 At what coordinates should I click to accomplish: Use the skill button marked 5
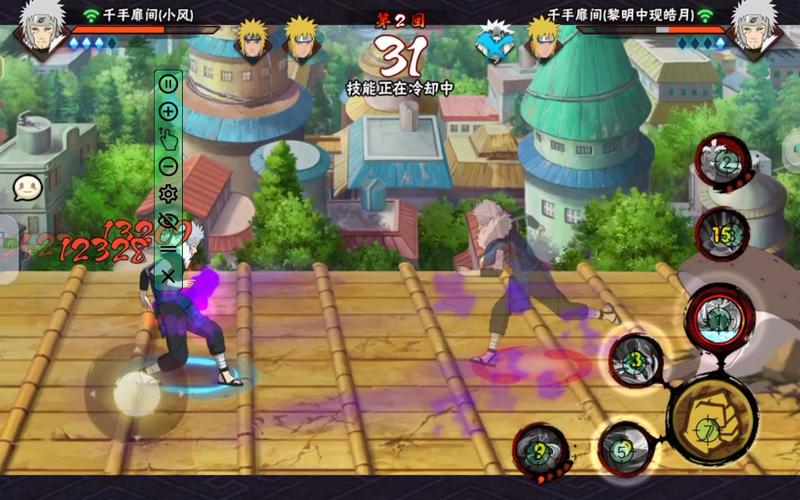point(624,448)
